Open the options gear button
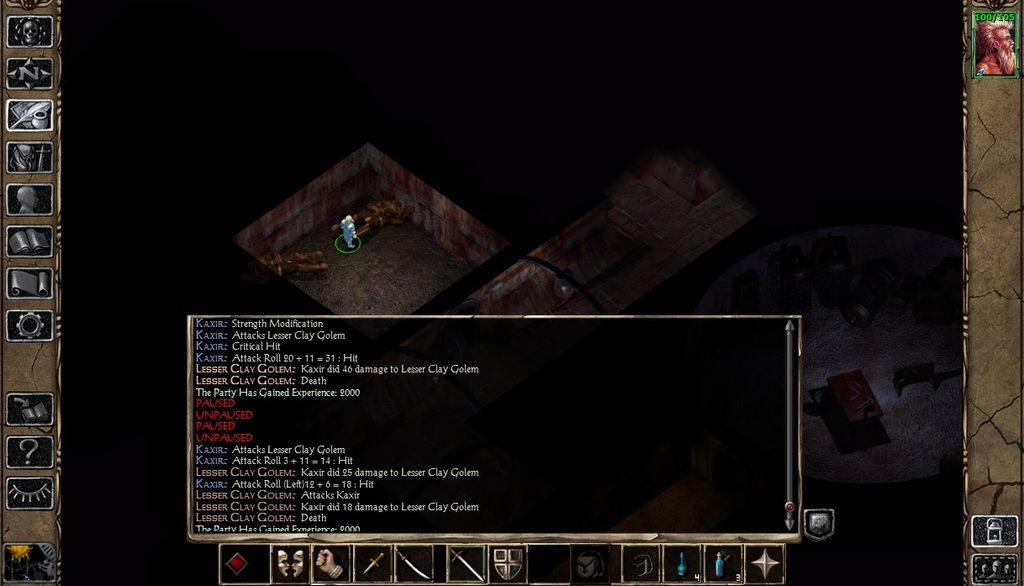The width and height of the screenshot is (1024, 586). pyautogui.click(x=30, y=325)
